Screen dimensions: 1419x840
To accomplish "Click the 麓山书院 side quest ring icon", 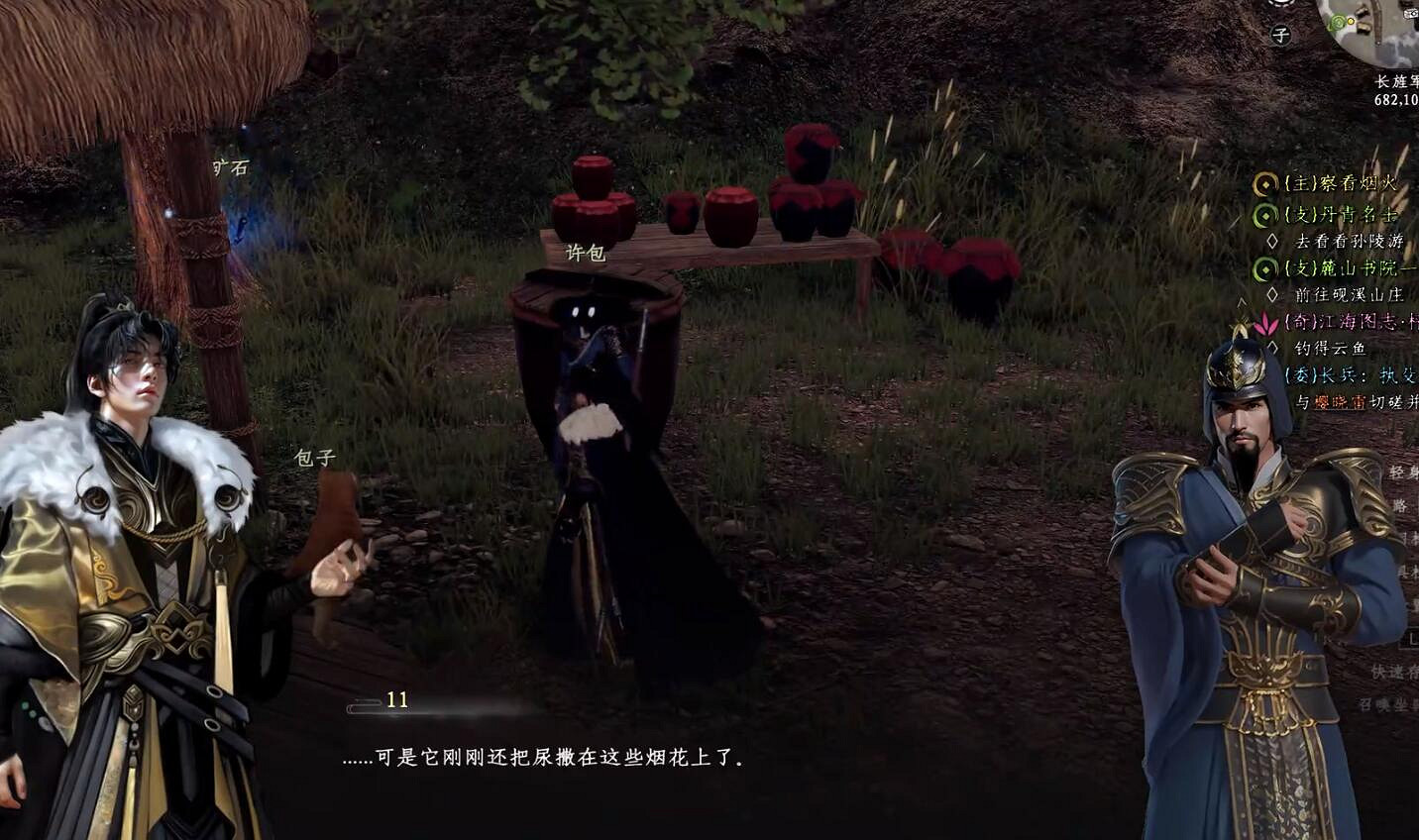I will click(x=1264, y=267).
